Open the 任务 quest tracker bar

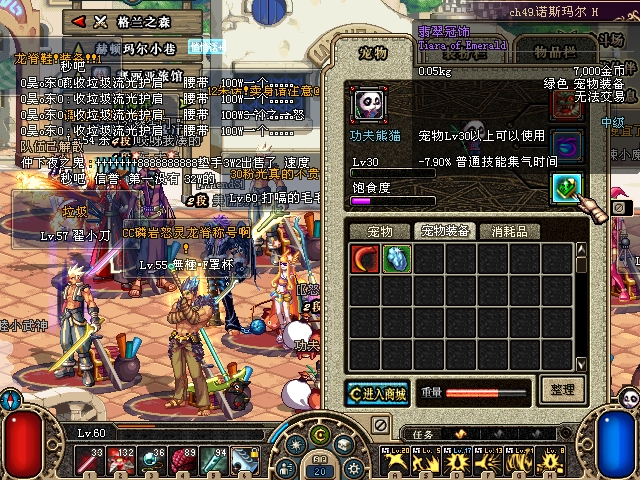click(423, 434)
